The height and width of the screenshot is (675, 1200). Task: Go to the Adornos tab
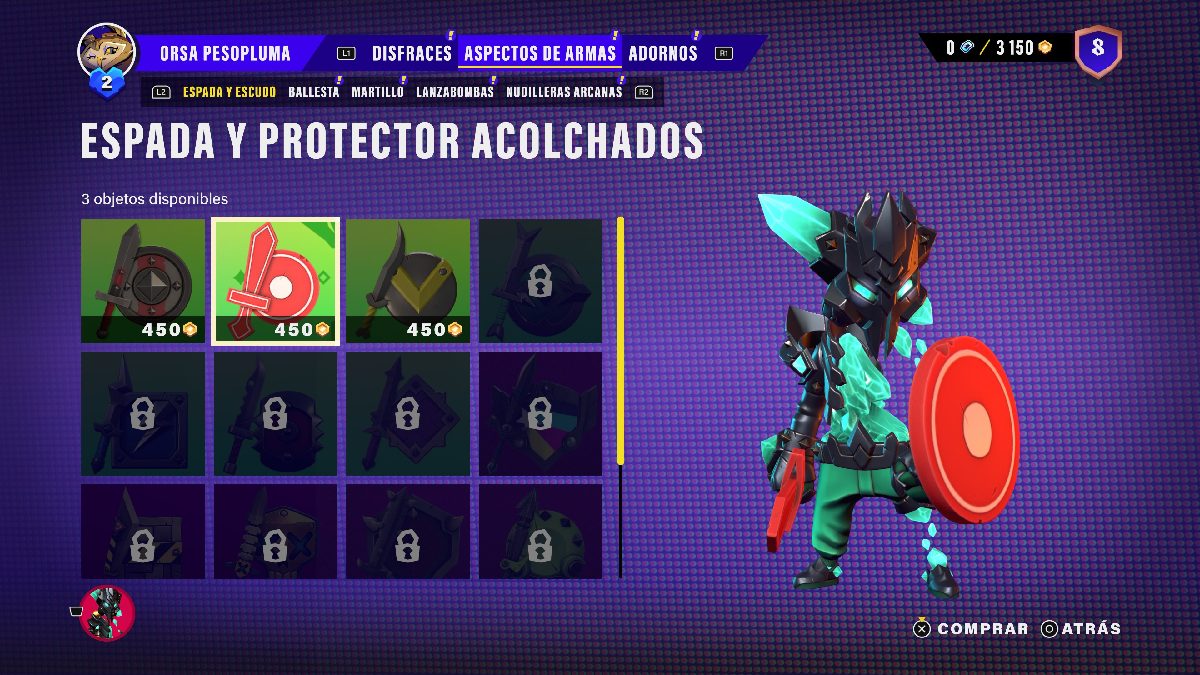click(662, 53)
